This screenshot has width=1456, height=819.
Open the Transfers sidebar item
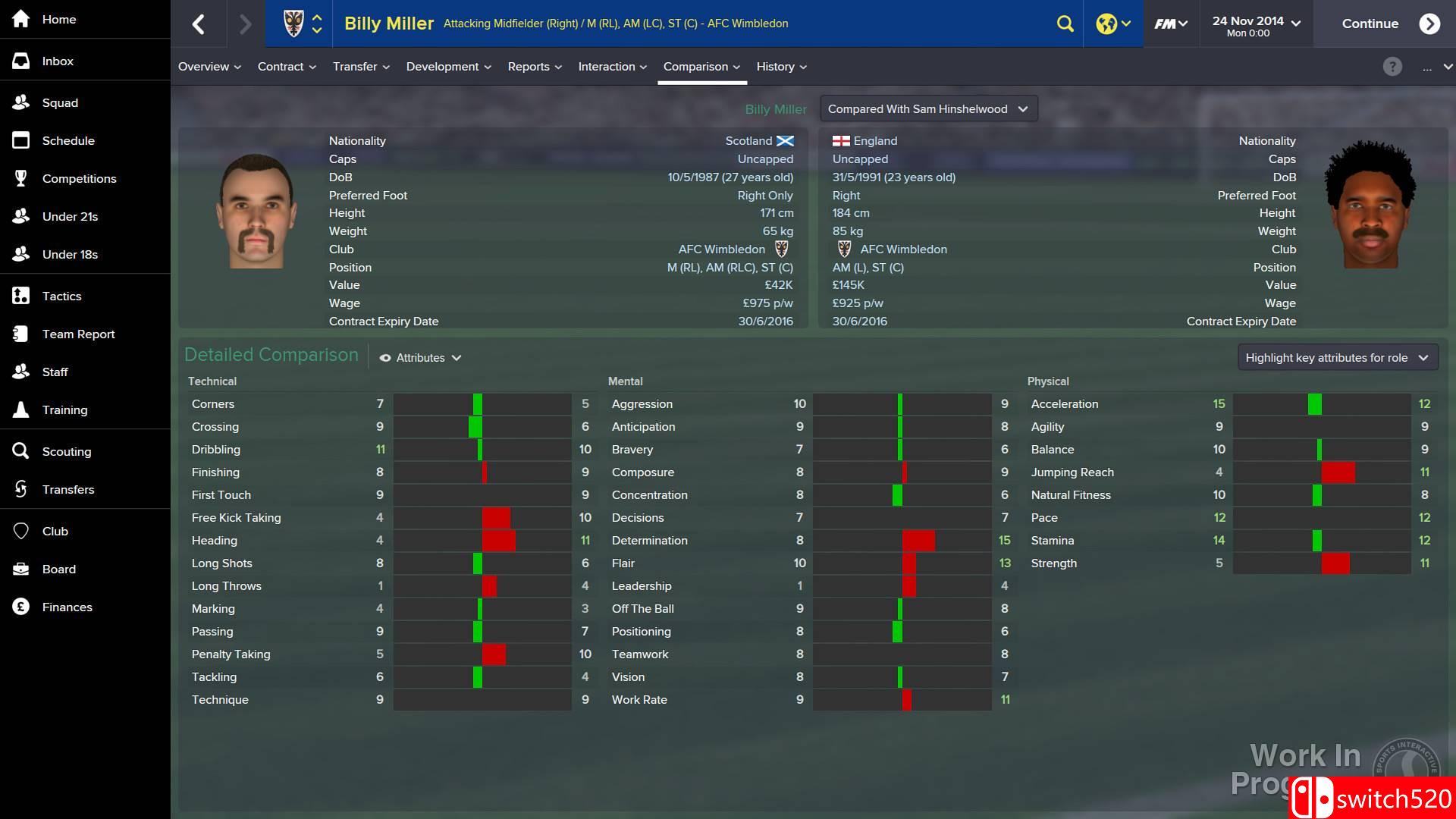pos(69,489)
